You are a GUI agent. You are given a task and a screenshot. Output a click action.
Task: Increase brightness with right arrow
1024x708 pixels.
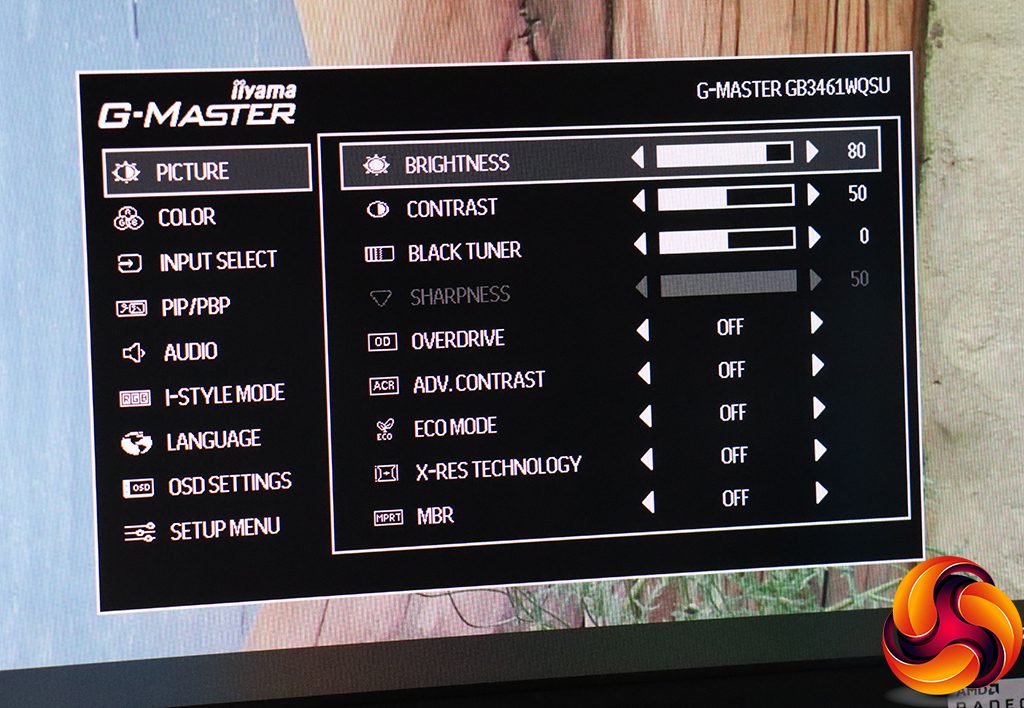point(812,152)
